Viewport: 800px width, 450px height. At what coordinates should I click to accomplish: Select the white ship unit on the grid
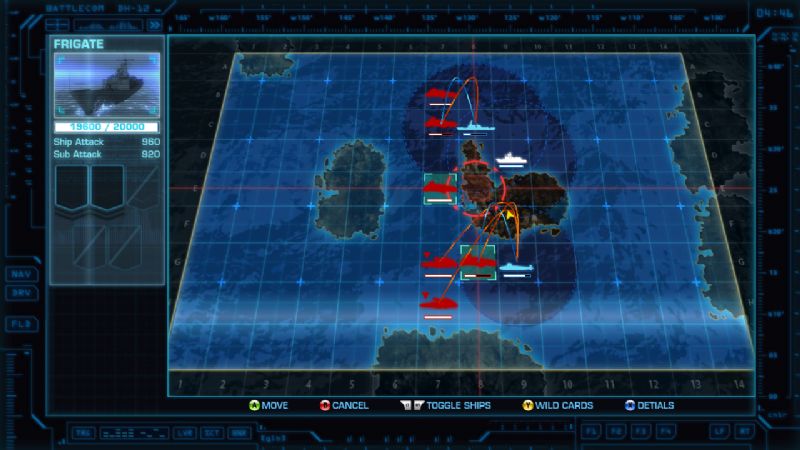coord(510,159)
